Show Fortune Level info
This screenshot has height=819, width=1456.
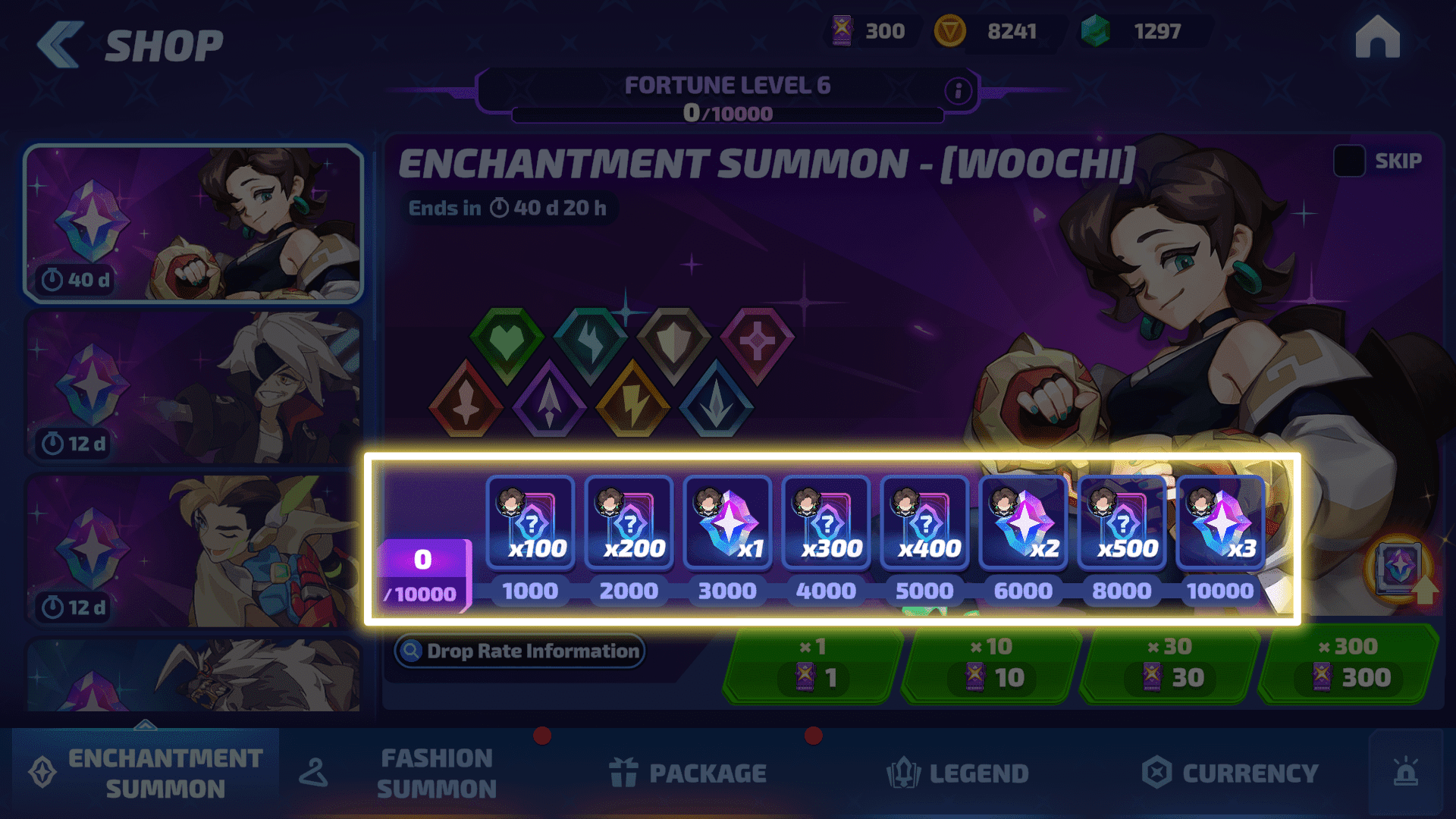958,91
